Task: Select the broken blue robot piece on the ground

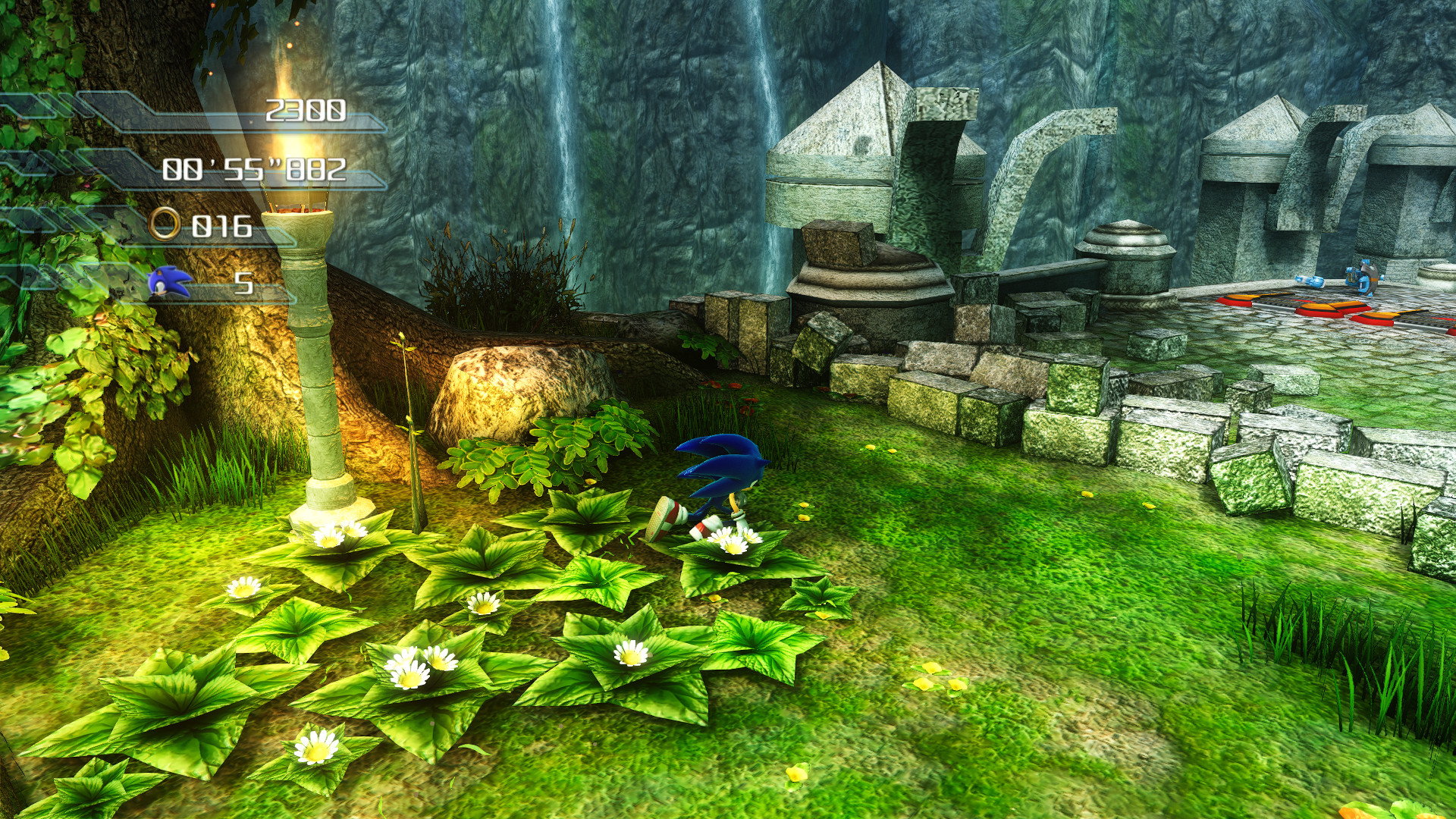Action: pos(1310,282)
